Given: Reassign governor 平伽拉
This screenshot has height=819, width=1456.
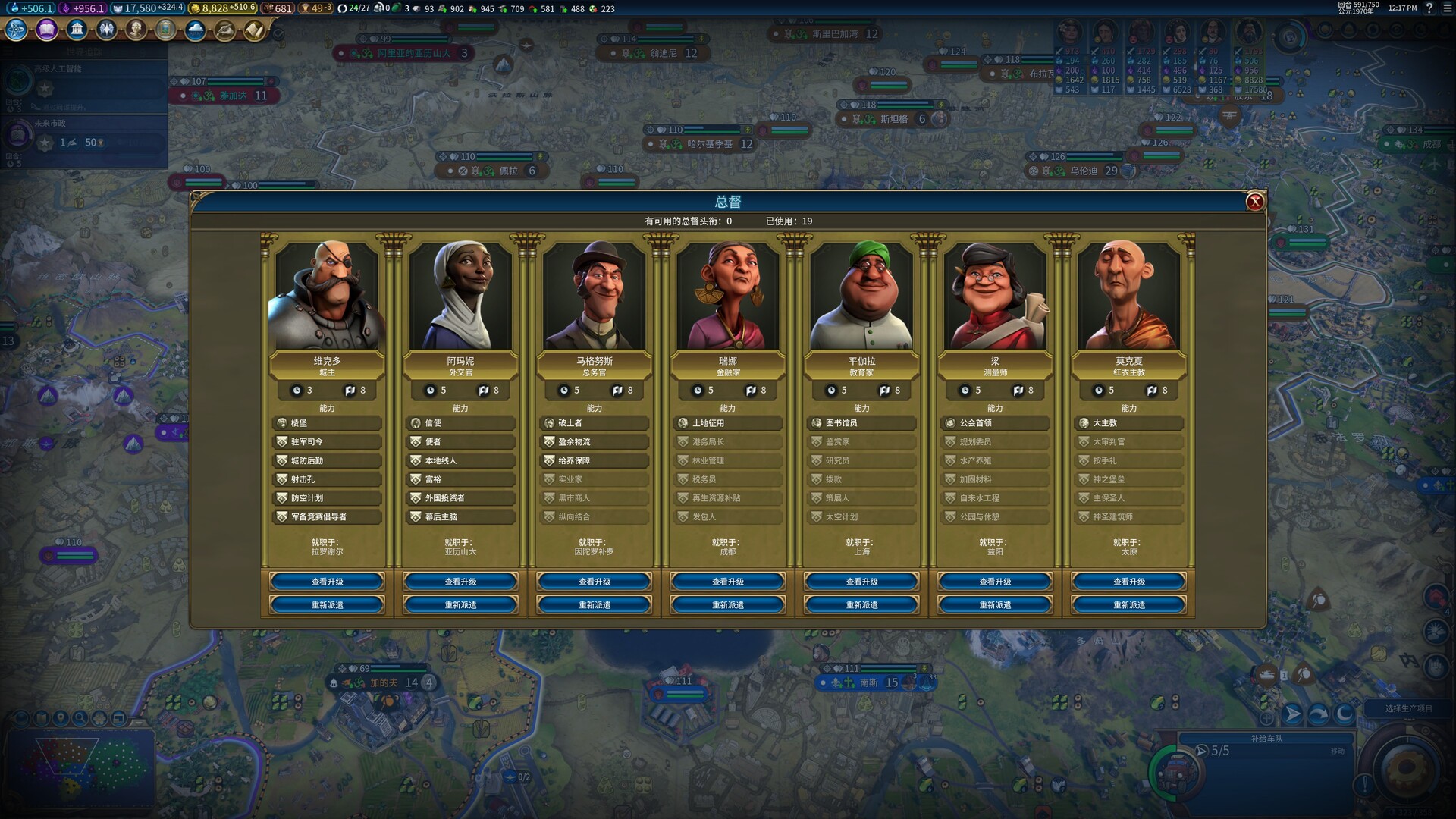Looking at the screenshot, I should (x=861, y=605).
